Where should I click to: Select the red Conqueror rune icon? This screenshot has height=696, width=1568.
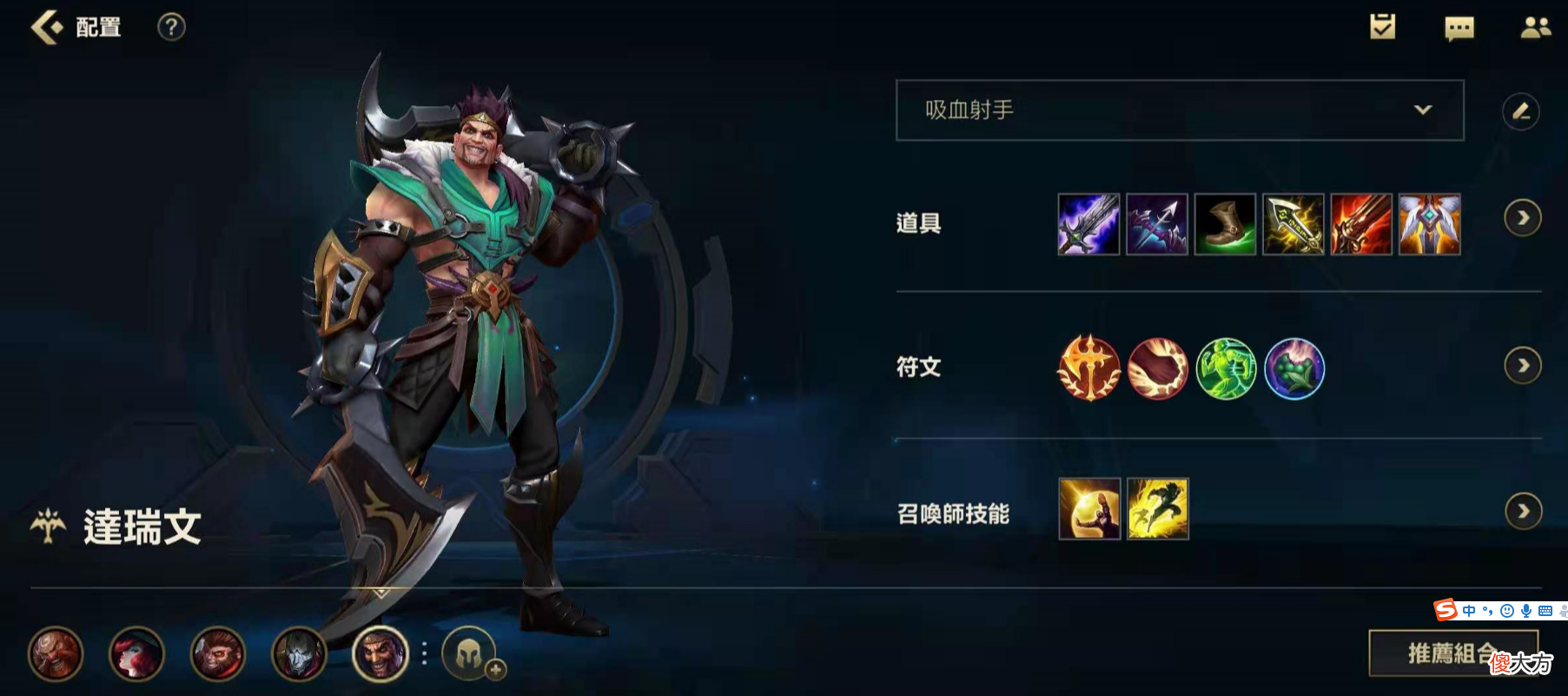tap(1088, 368)
